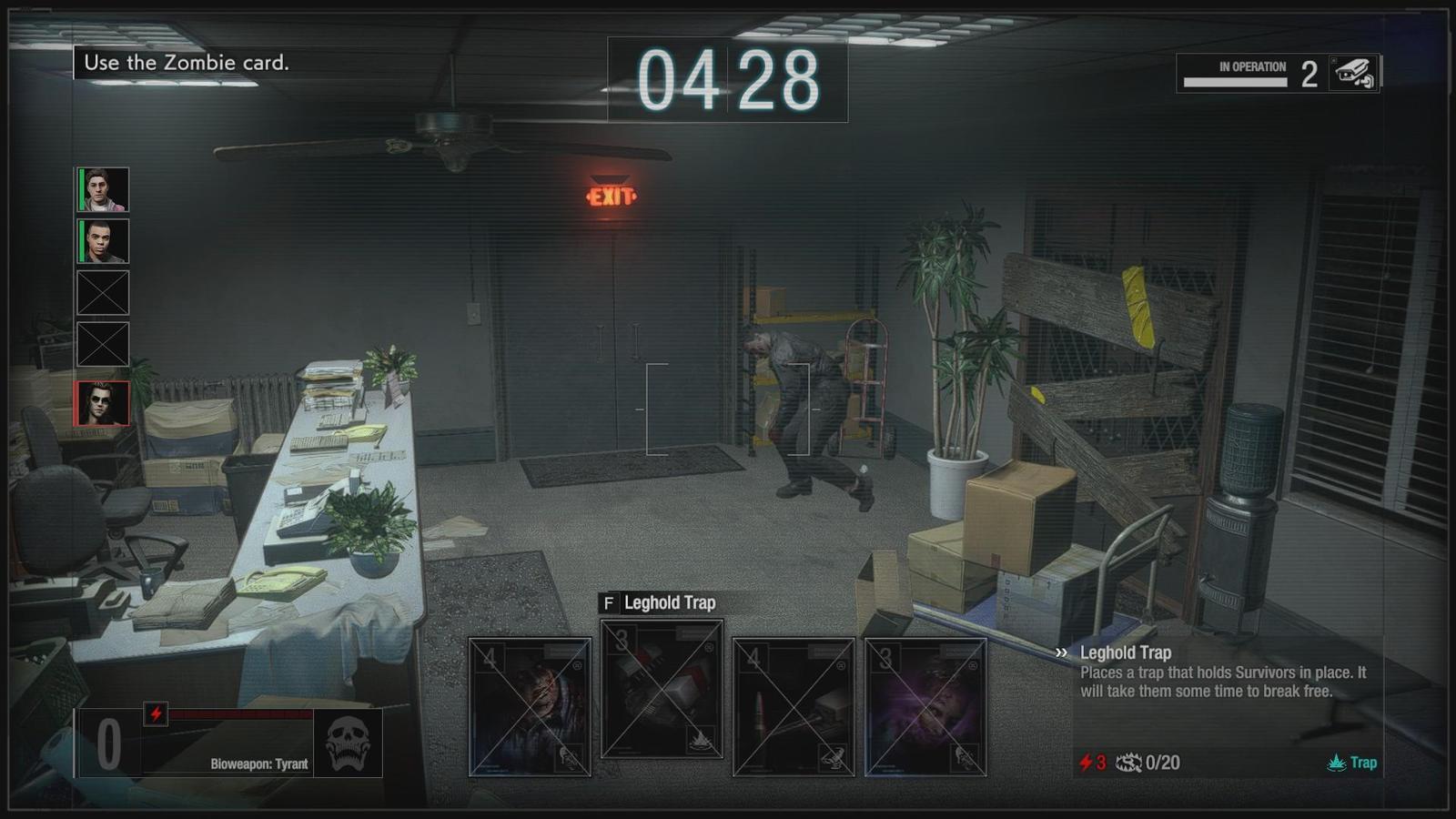Click the sunglasses Mastermind portrait
Viewport: 1456px width, 819px height.
pyautogui.click(x=103, y=403)
